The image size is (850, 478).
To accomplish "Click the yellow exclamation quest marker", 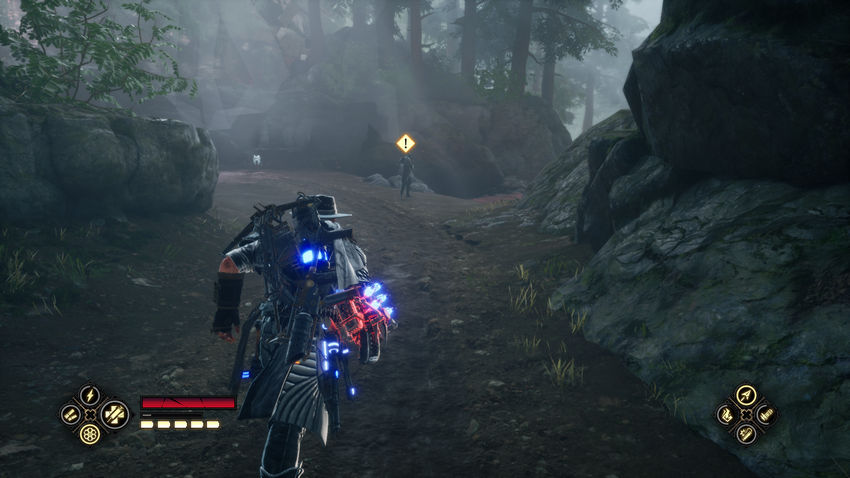I will pyautogui.click(x=405, y=143).
